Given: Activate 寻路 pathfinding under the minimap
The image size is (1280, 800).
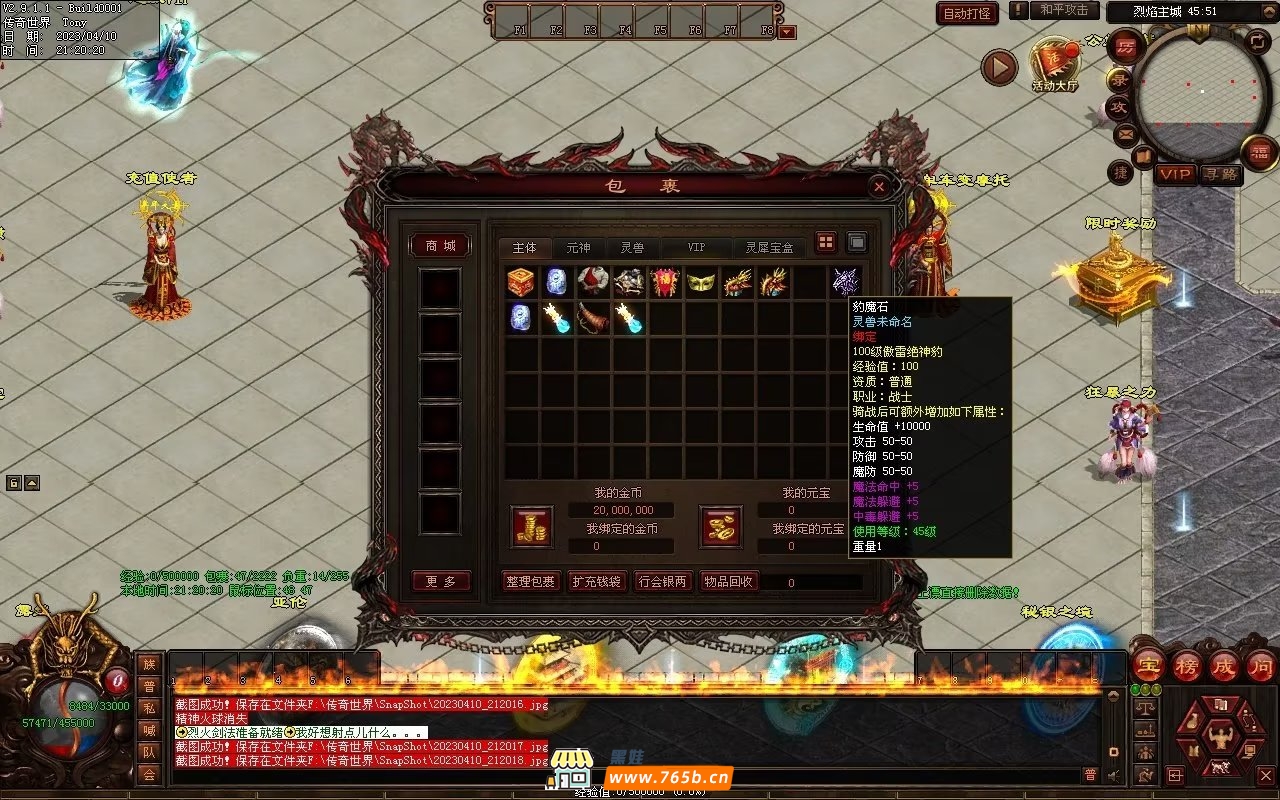Looking at the screenshot, I should (x=1220, y=174).
